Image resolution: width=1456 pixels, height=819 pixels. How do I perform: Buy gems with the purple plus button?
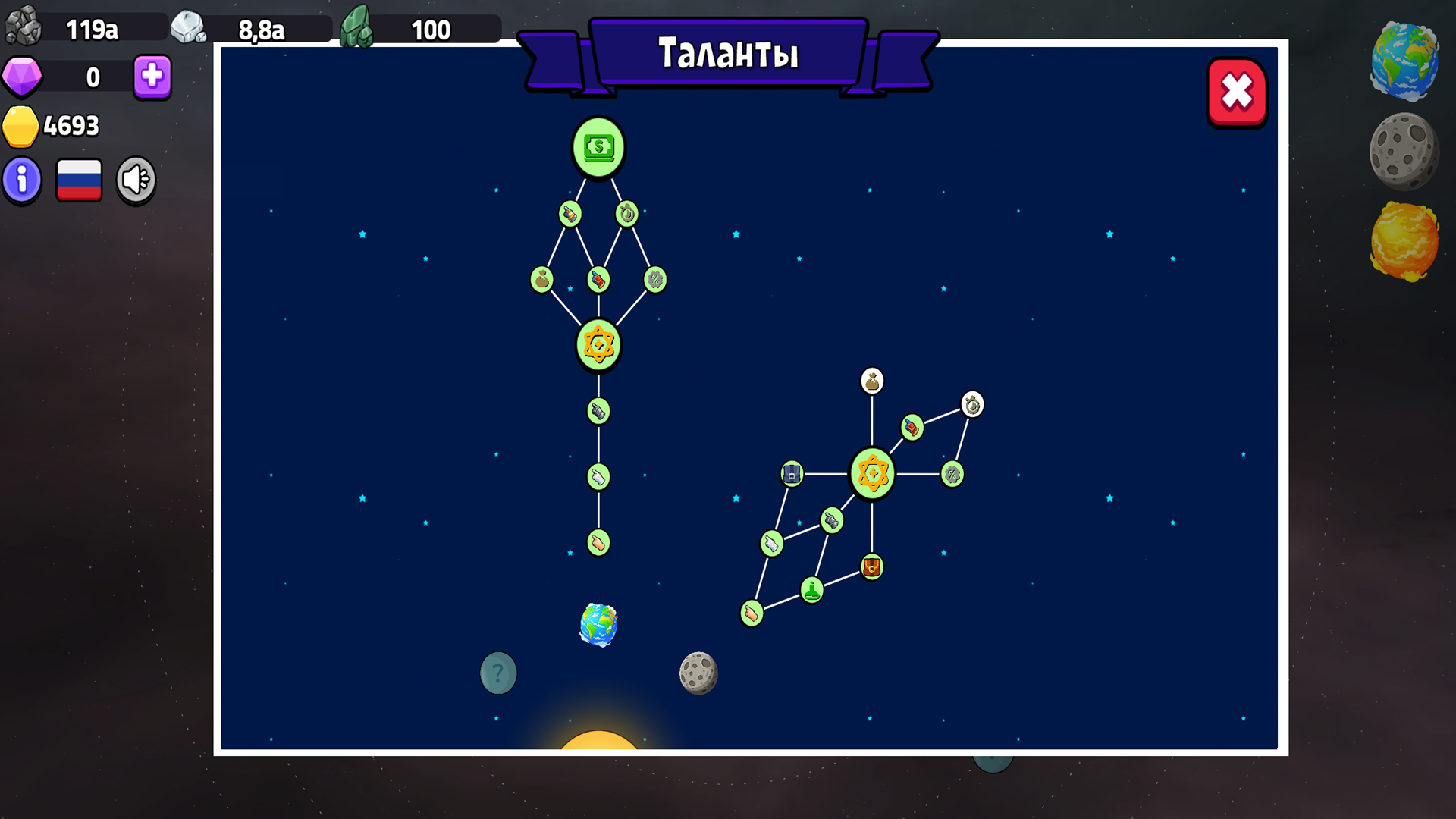[151, 77]
